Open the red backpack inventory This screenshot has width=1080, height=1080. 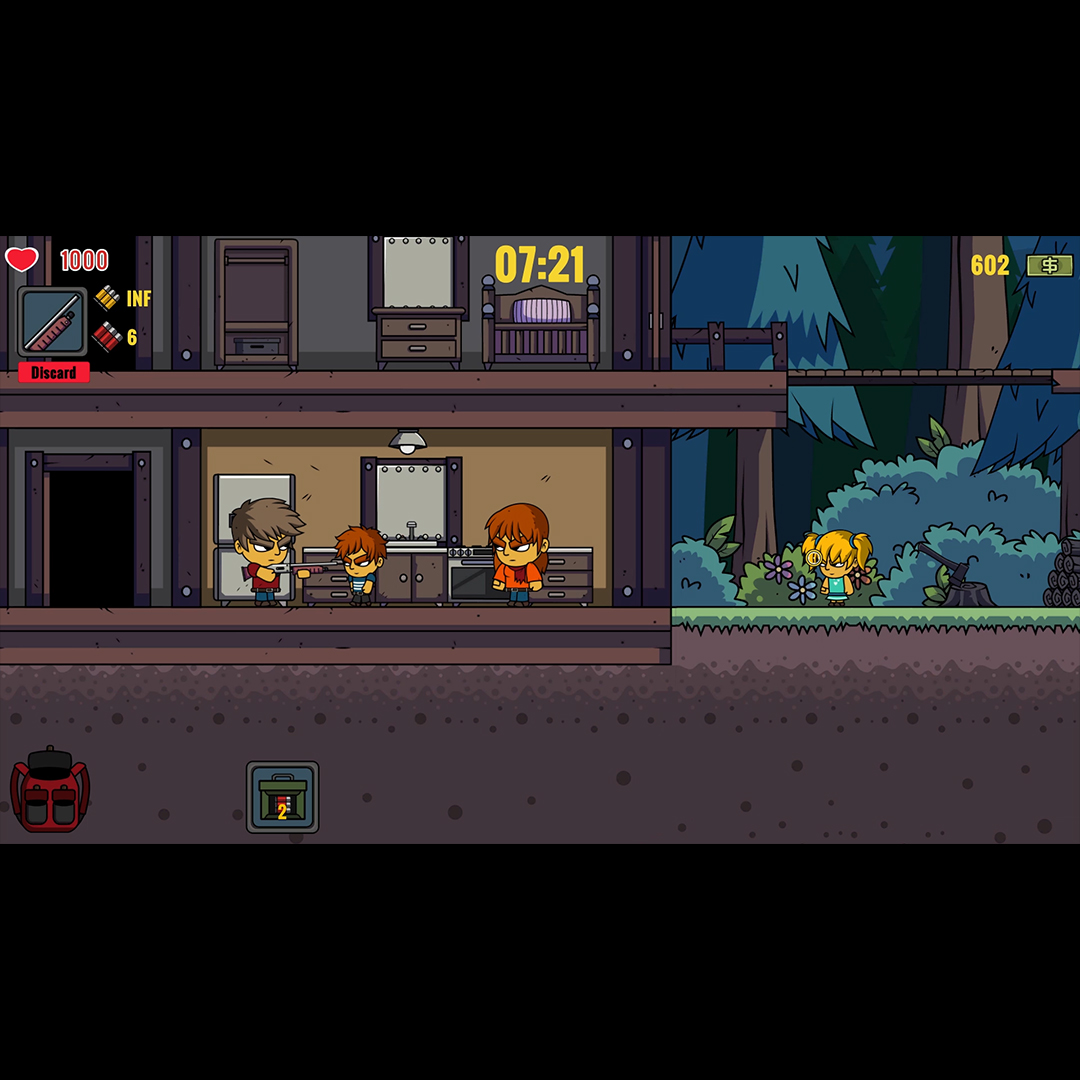click(50, 791)
